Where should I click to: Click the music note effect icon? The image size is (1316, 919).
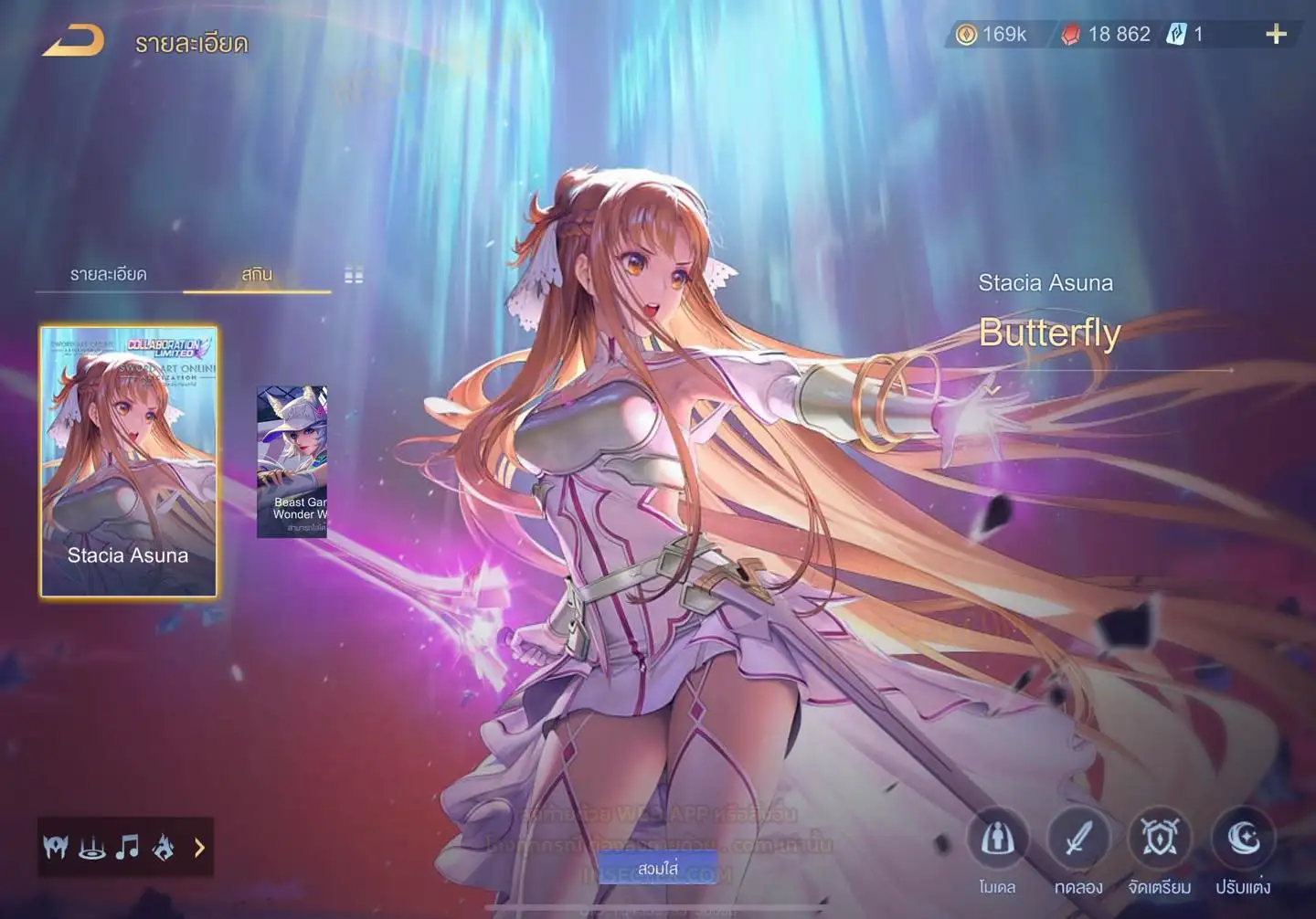pos(127,848)
